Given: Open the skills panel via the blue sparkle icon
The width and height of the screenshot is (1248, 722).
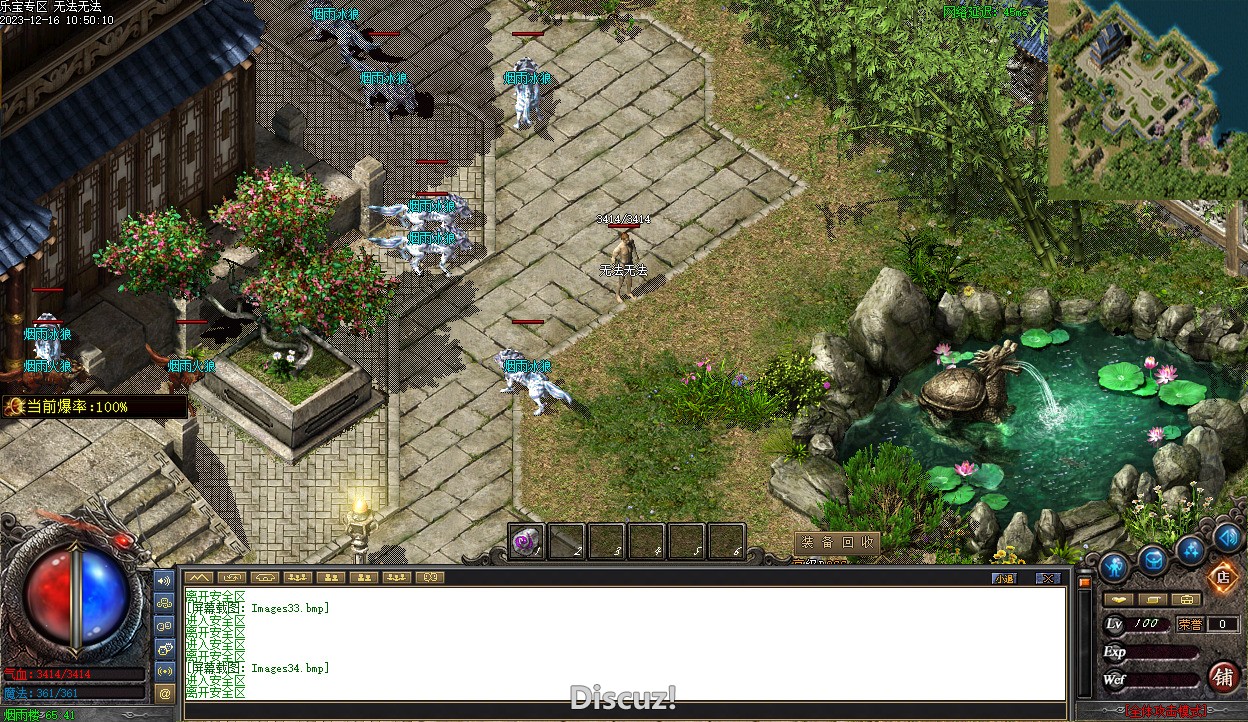Looking at the screenshot, I should pos(1190,549).
